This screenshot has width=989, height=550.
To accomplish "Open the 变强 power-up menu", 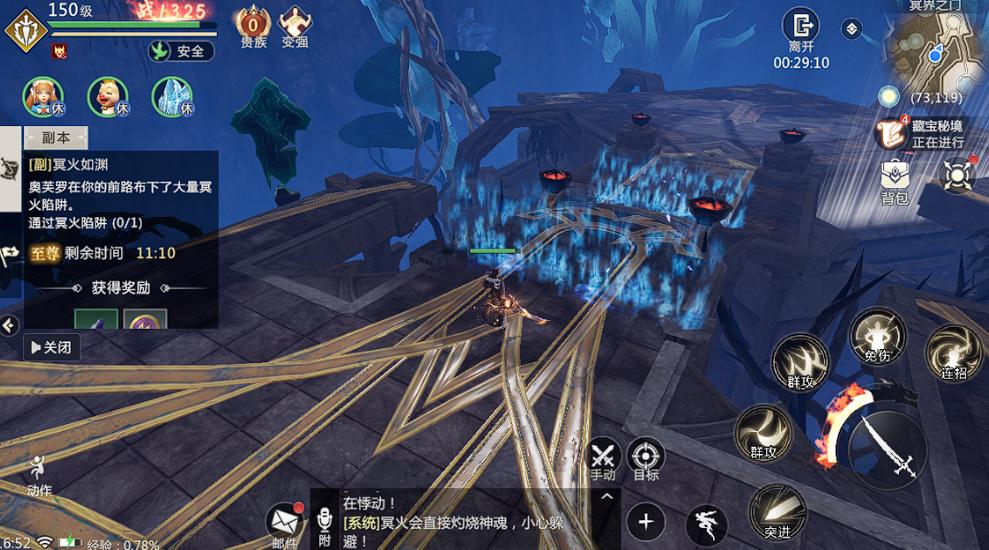I will coord(295,25).
